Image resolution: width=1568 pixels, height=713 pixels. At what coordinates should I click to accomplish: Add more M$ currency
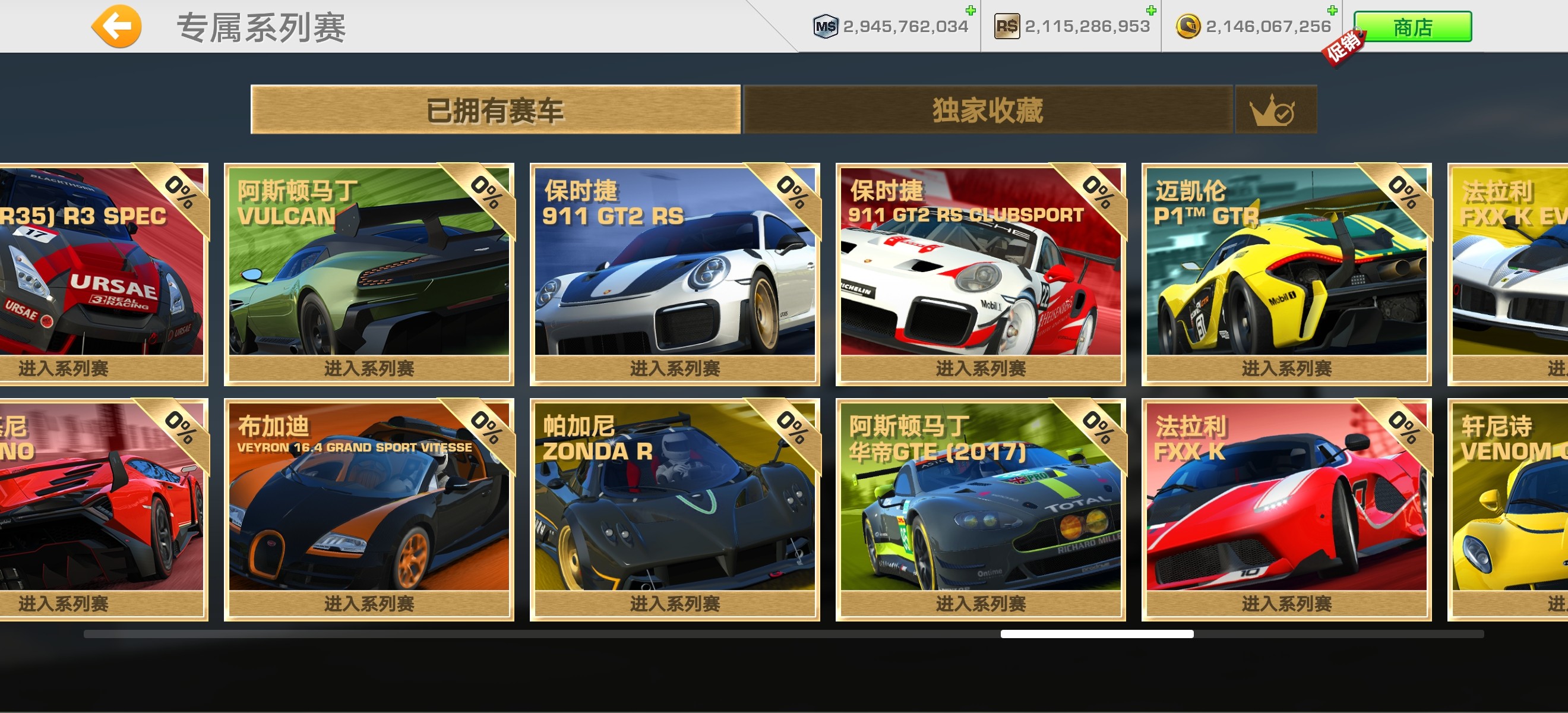click(970, 10)
